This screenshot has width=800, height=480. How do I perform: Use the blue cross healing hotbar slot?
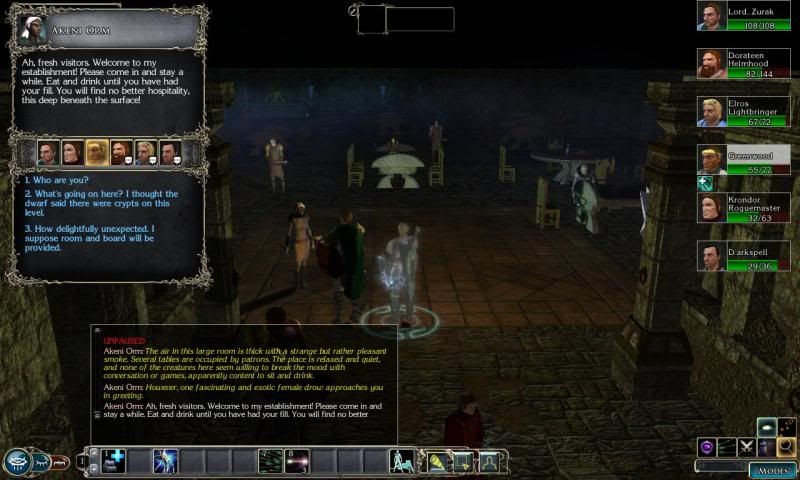click(118, 461)
